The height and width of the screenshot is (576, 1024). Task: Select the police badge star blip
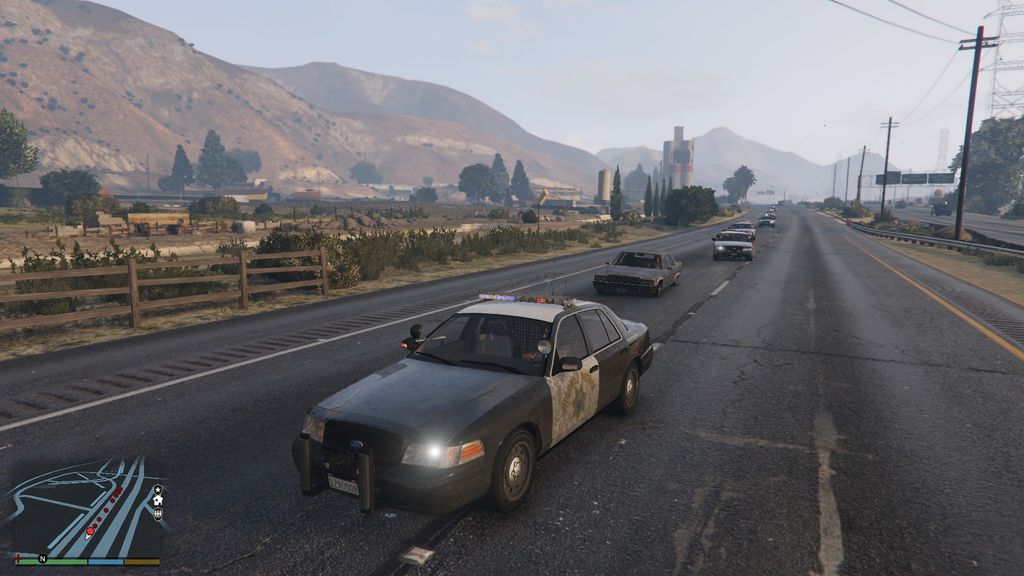[157, 489]
